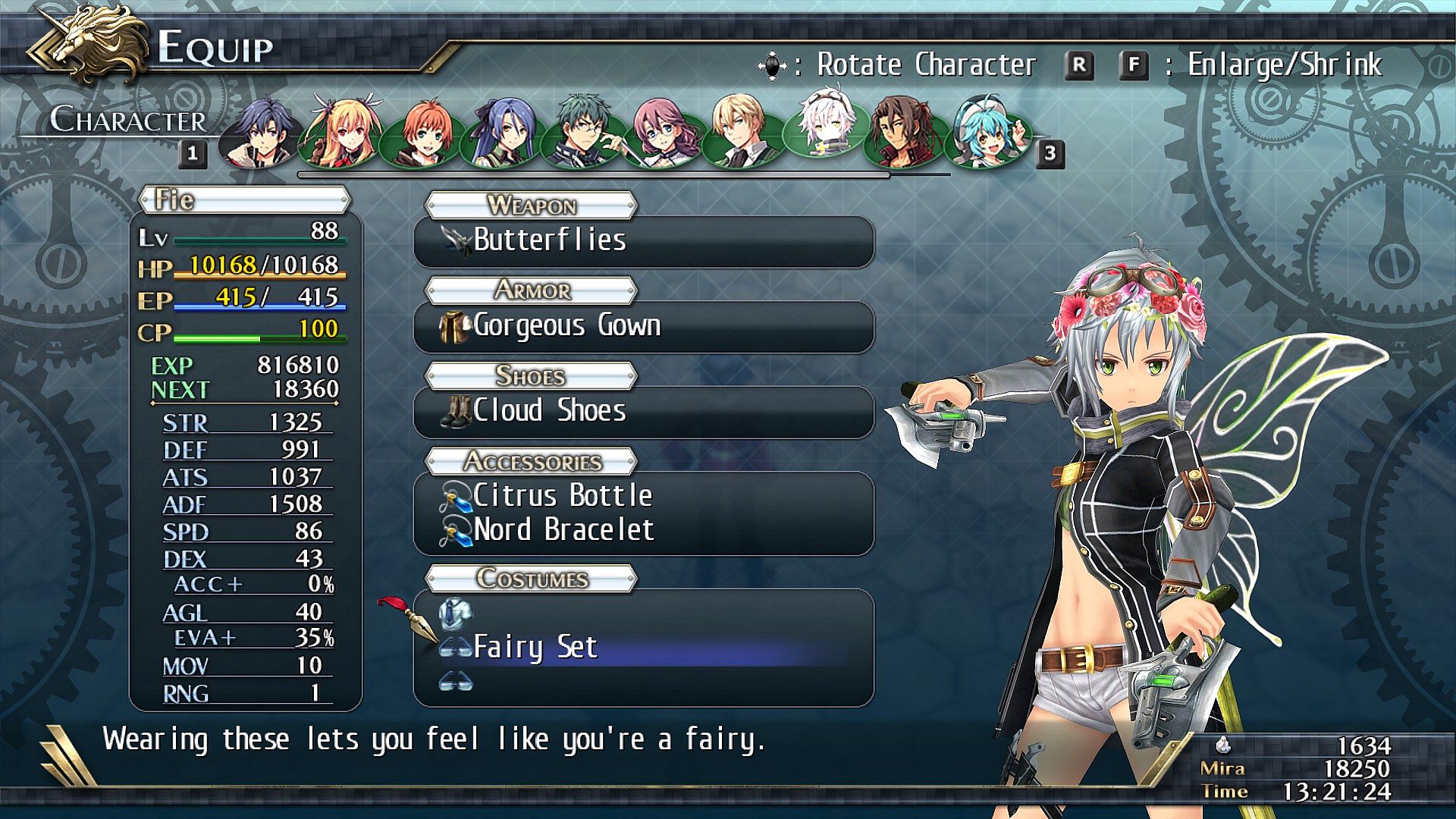
Task: Choose the Cloud Shoes slot
Action: (x=644, y=412)
